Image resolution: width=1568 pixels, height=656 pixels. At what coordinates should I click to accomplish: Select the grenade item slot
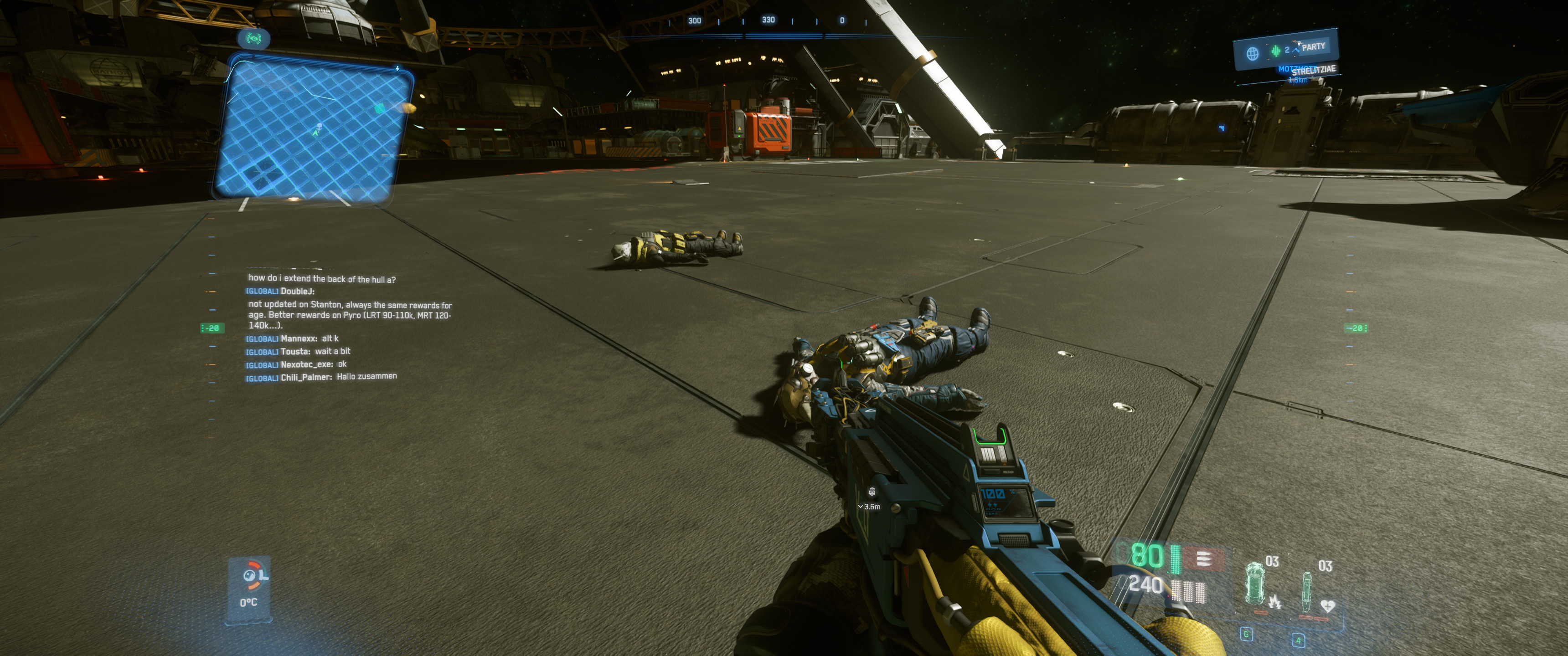pyautogui.click(x=1254, y=584)
